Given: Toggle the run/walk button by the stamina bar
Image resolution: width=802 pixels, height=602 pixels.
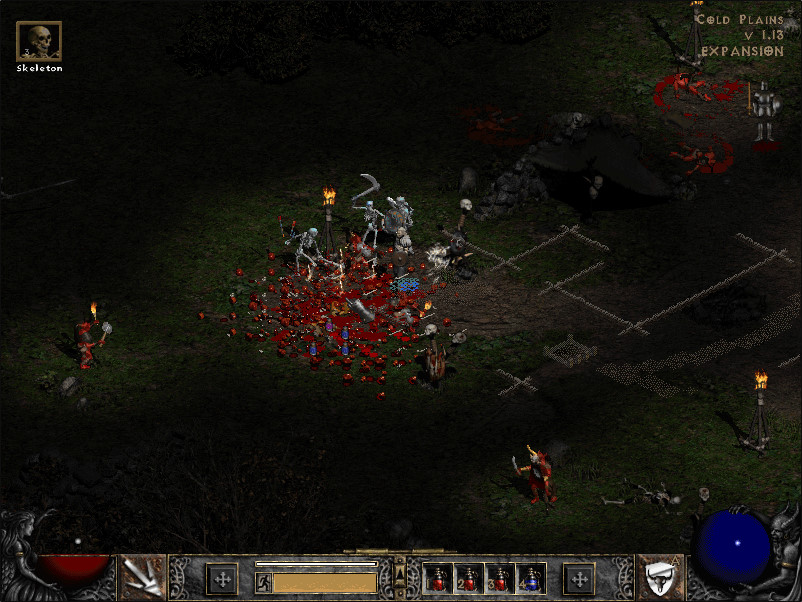Looking at the screenshot, I should tap(264, 582).
